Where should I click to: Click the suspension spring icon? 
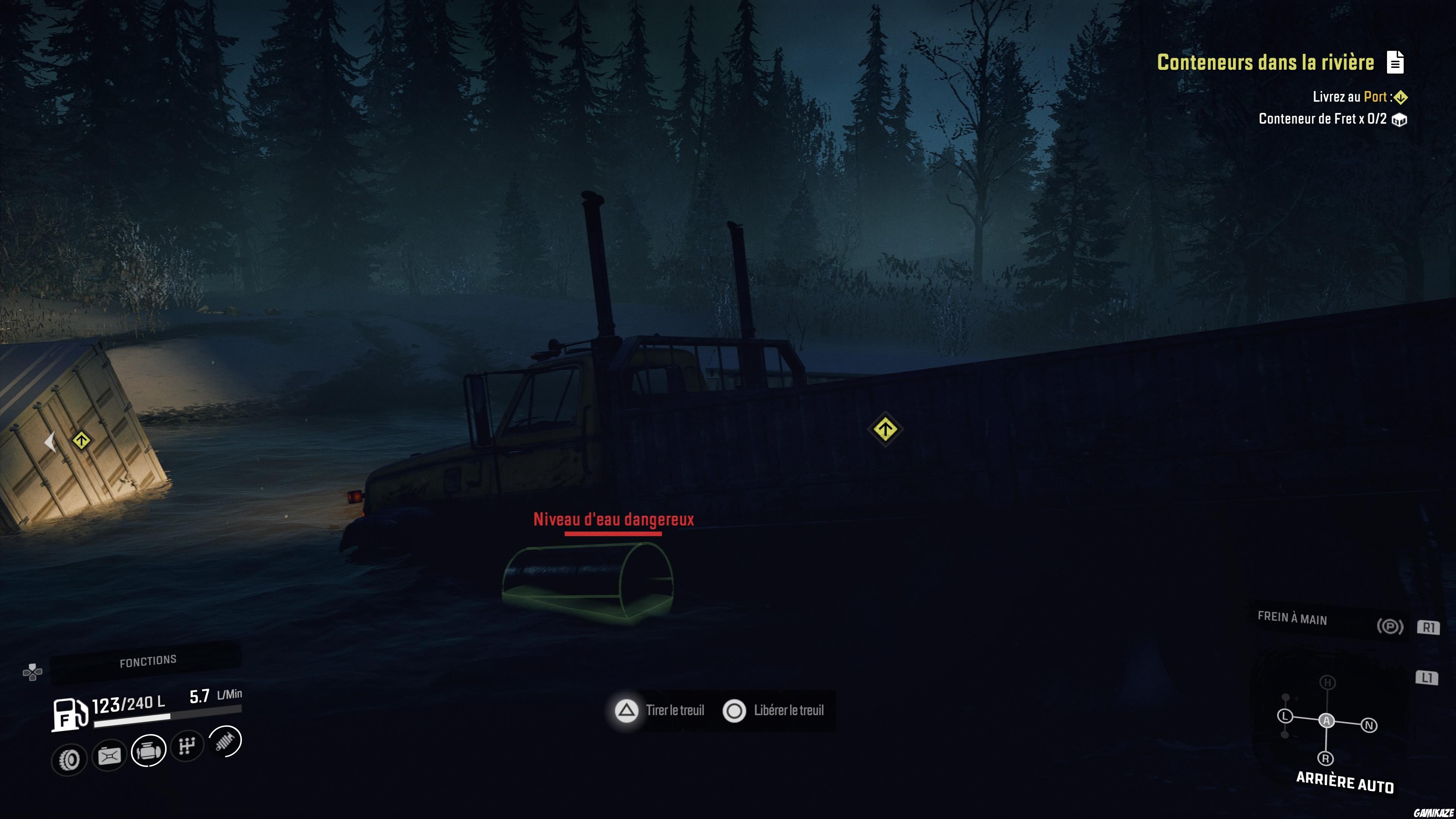[225, 741]
